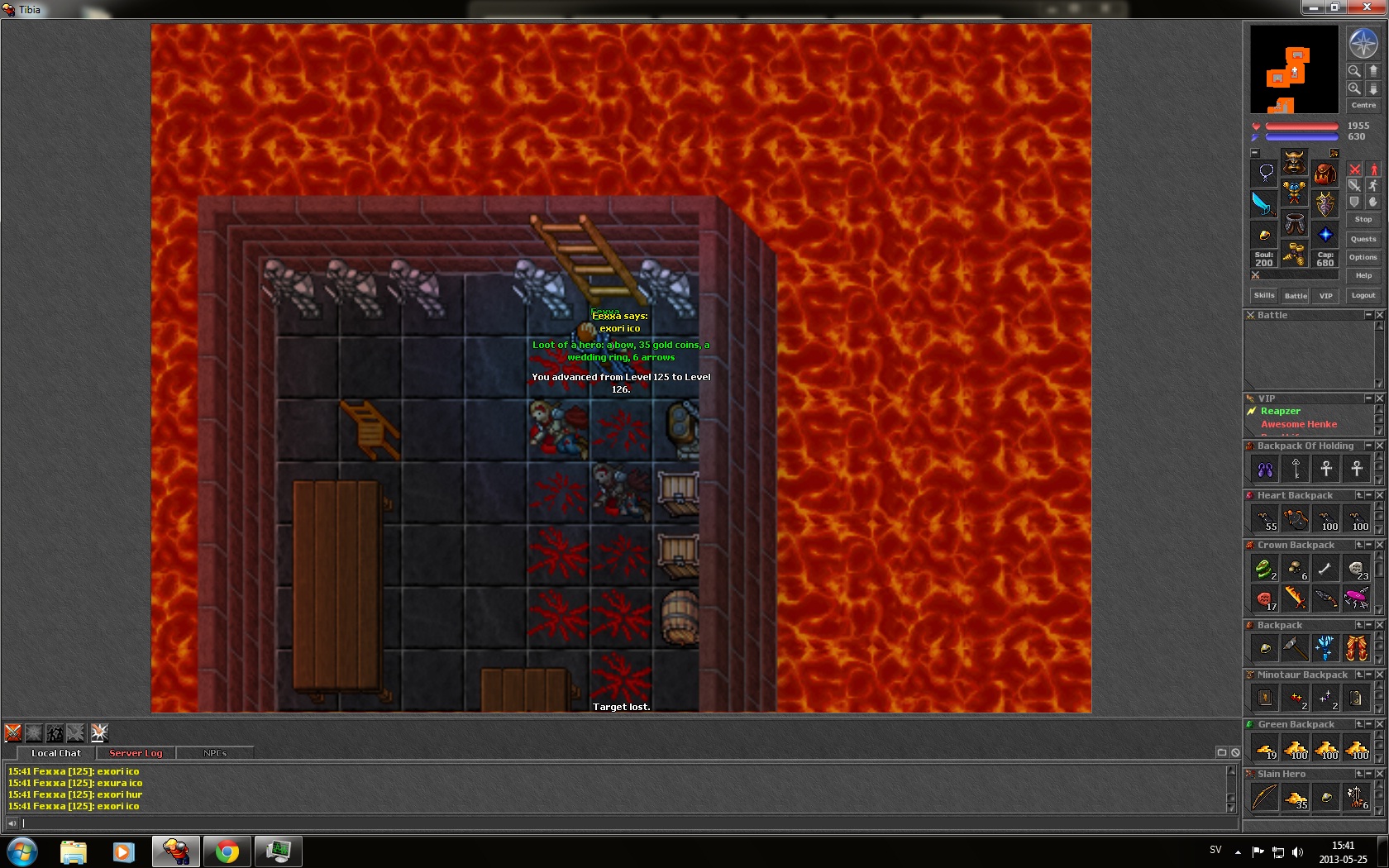Open Google Chrome from the taskbar

[x=227, y=851]
